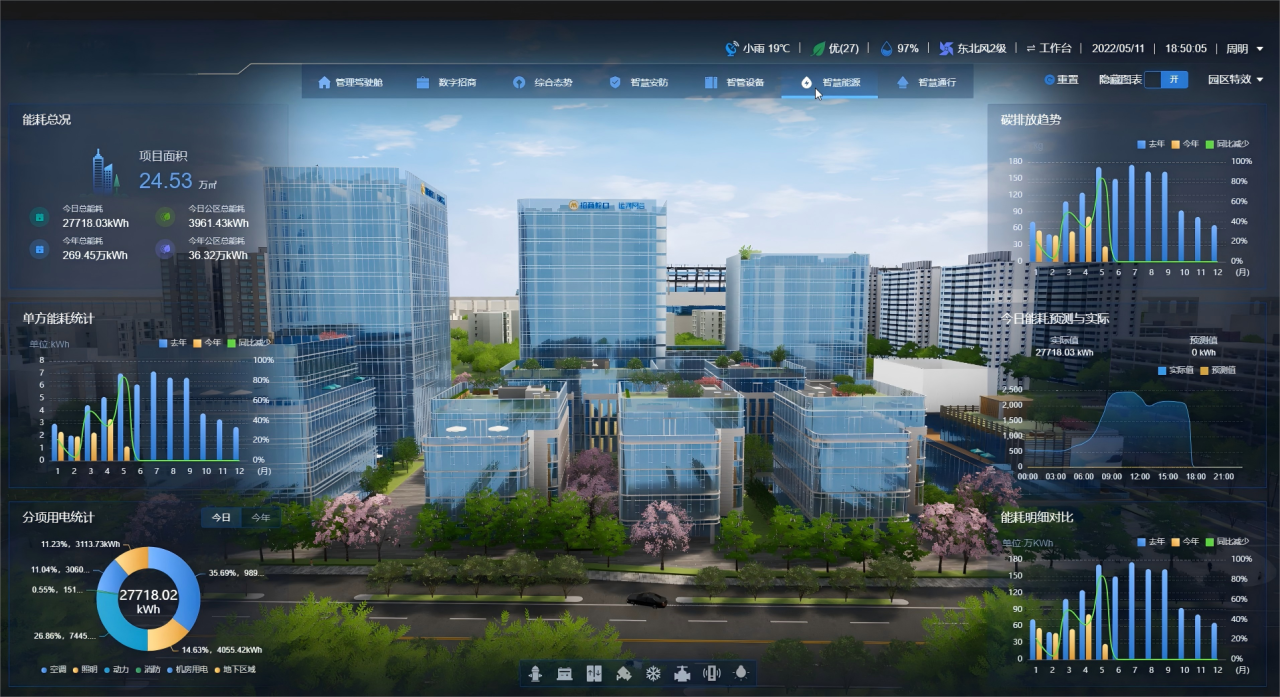1280x697 pixels.
Task: Toggle the 隐藏图表 switch
Action: pyautogui.click(x=1165, y=79)
